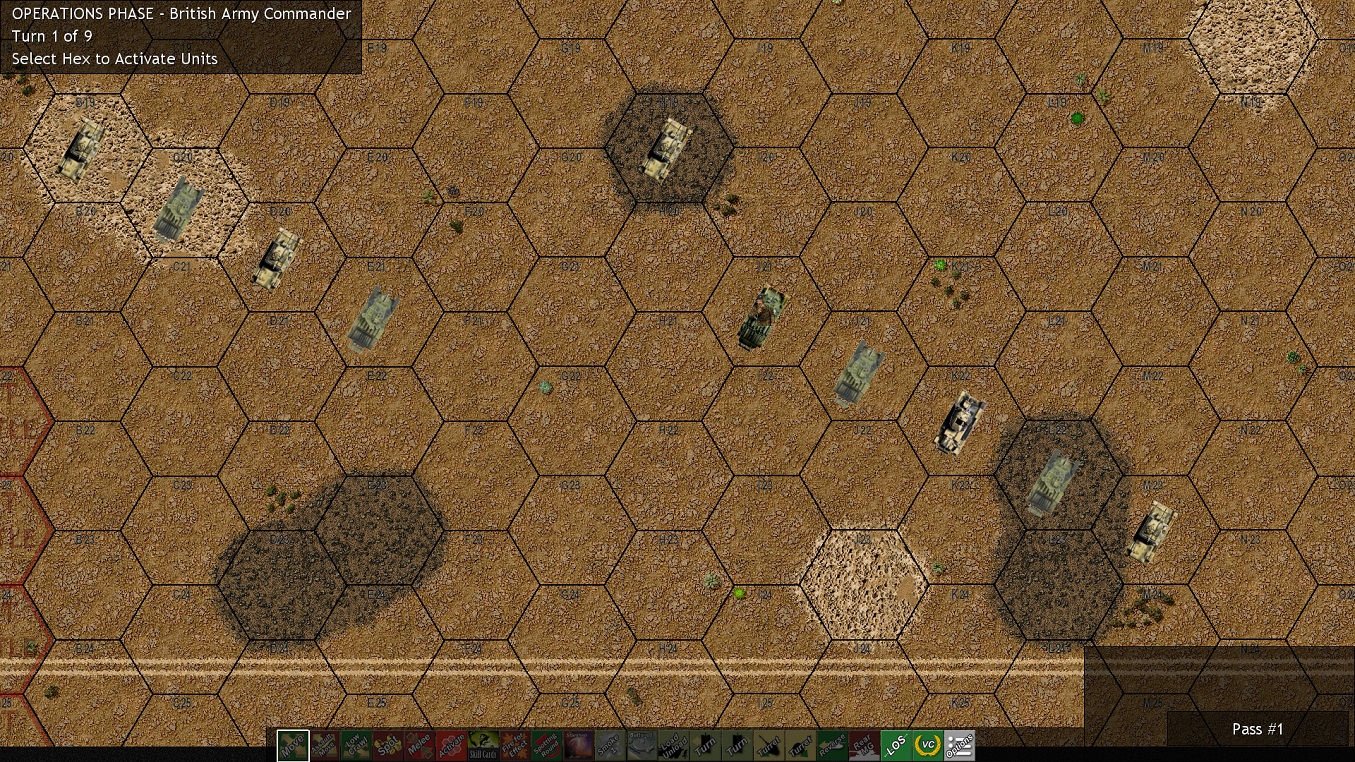Viewport: 1355px width, 762px height.
Task: Rotate unit with left Turn icon
Action: [x=705, y=746]
